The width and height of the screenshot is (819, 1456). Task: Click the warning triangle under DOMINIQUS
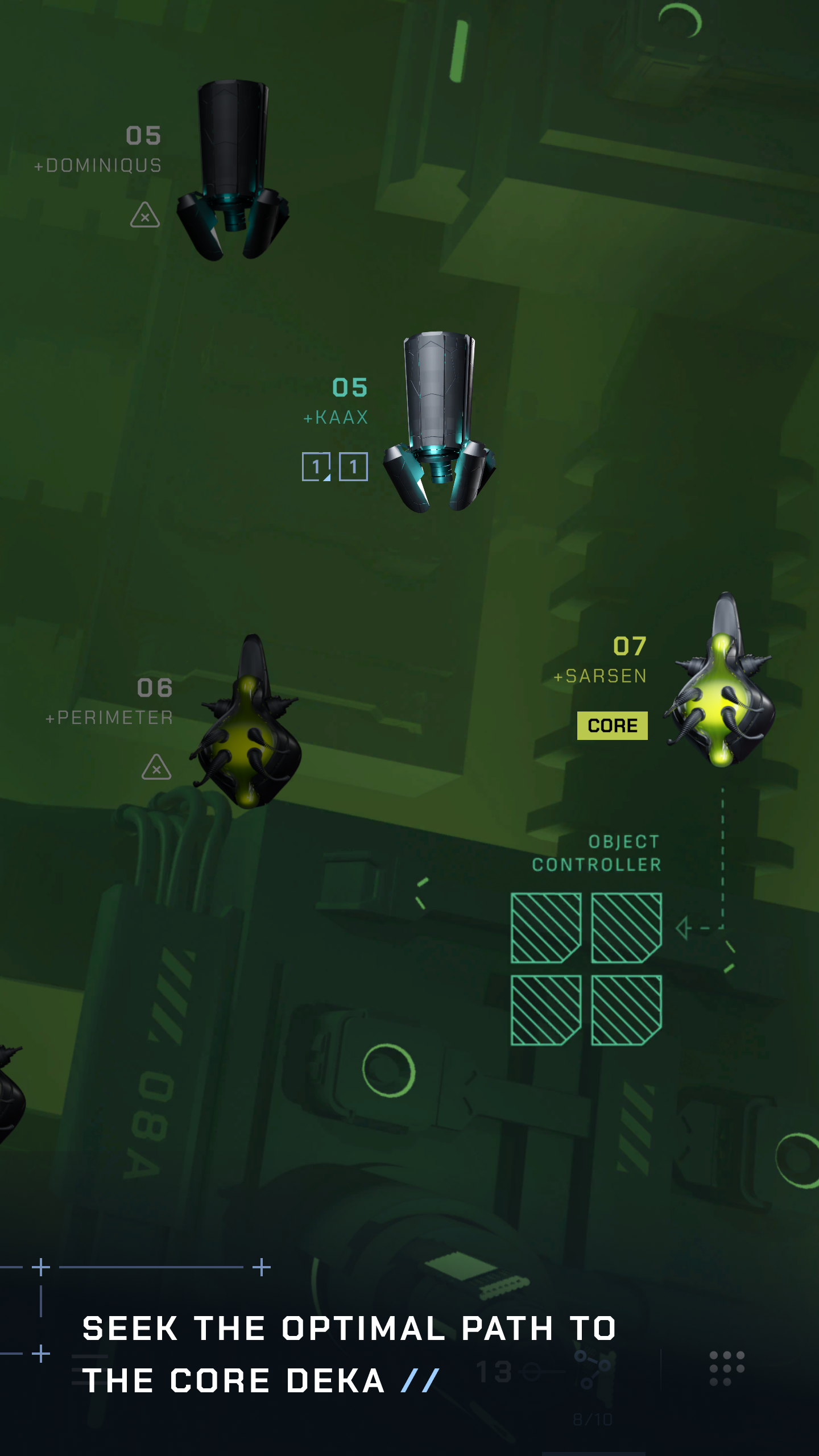click(145, 217)
